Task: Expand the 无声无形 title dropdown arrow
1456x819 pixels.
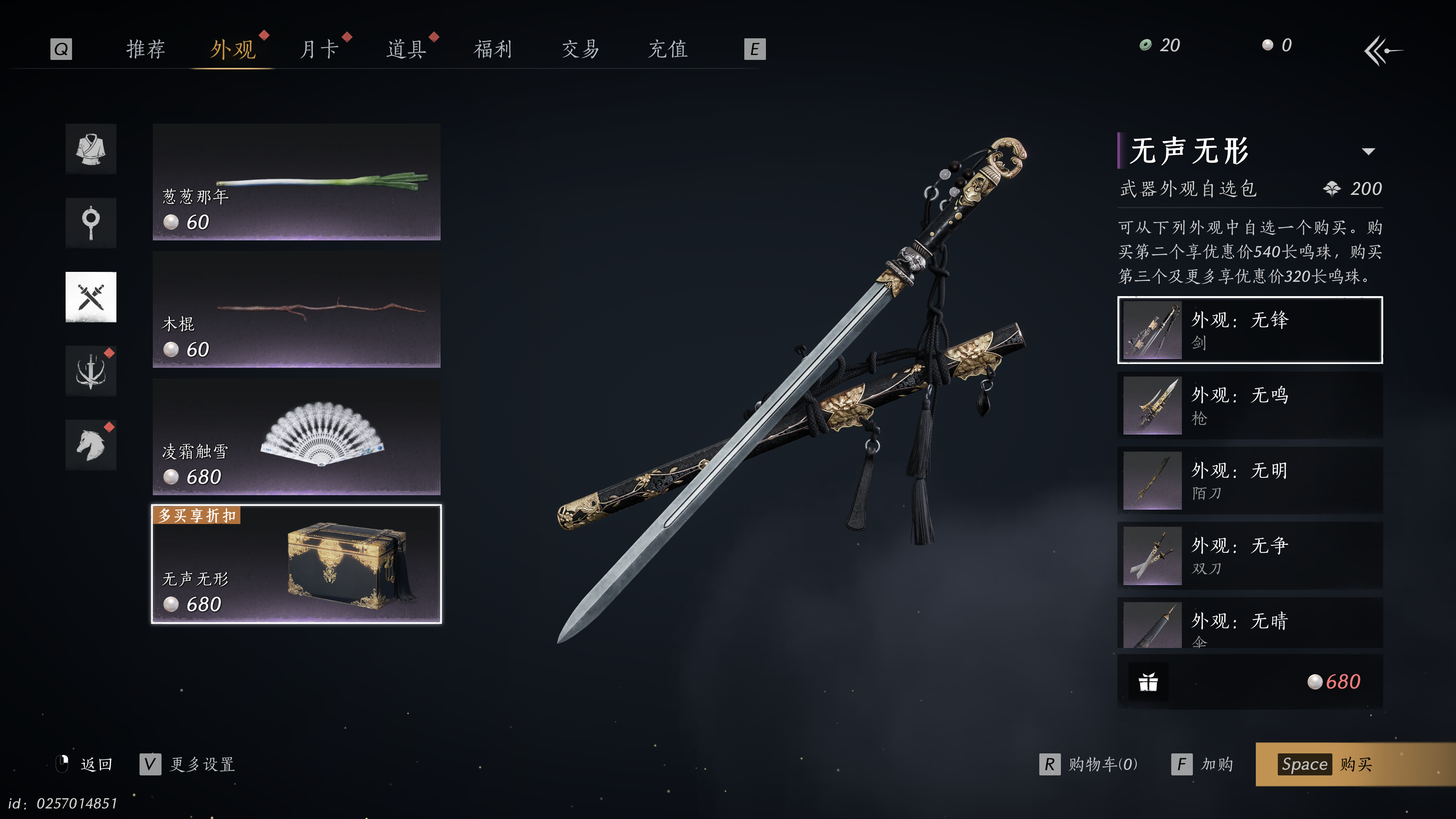Action: coord(1368,152)
